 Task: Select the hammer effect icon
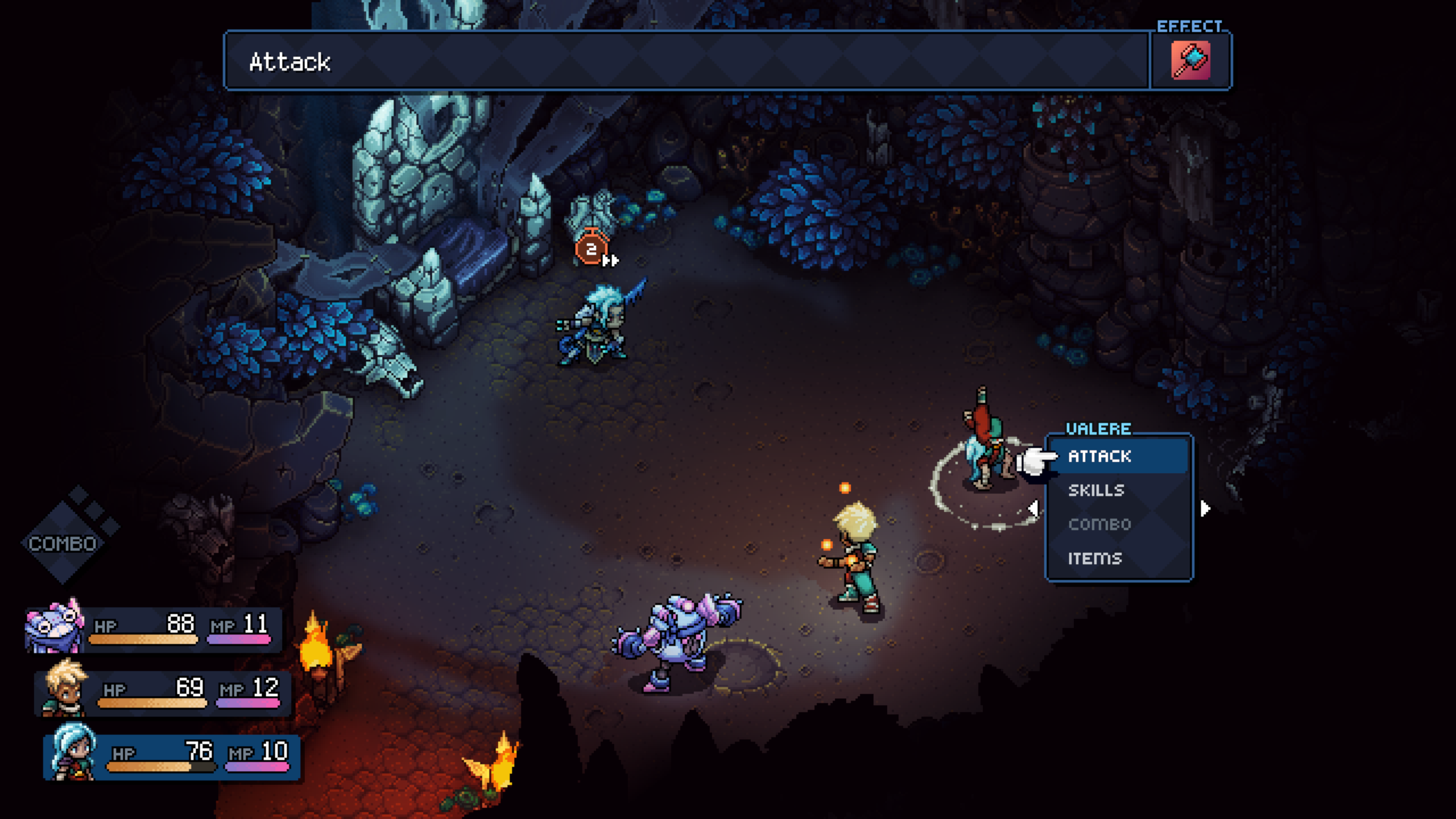point(1190,60)
